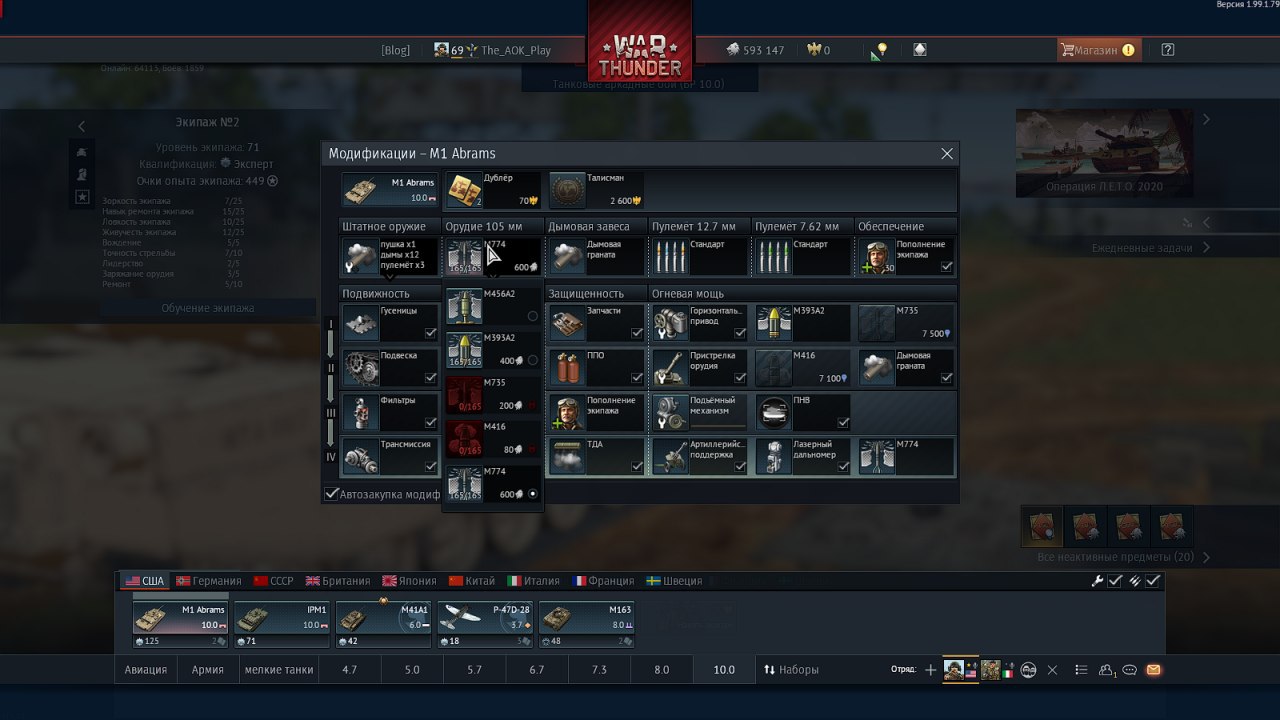This screenshot has height=720, width=1280.
Task: Select M456A2 shell from dropdown
Action: (493, 306)
